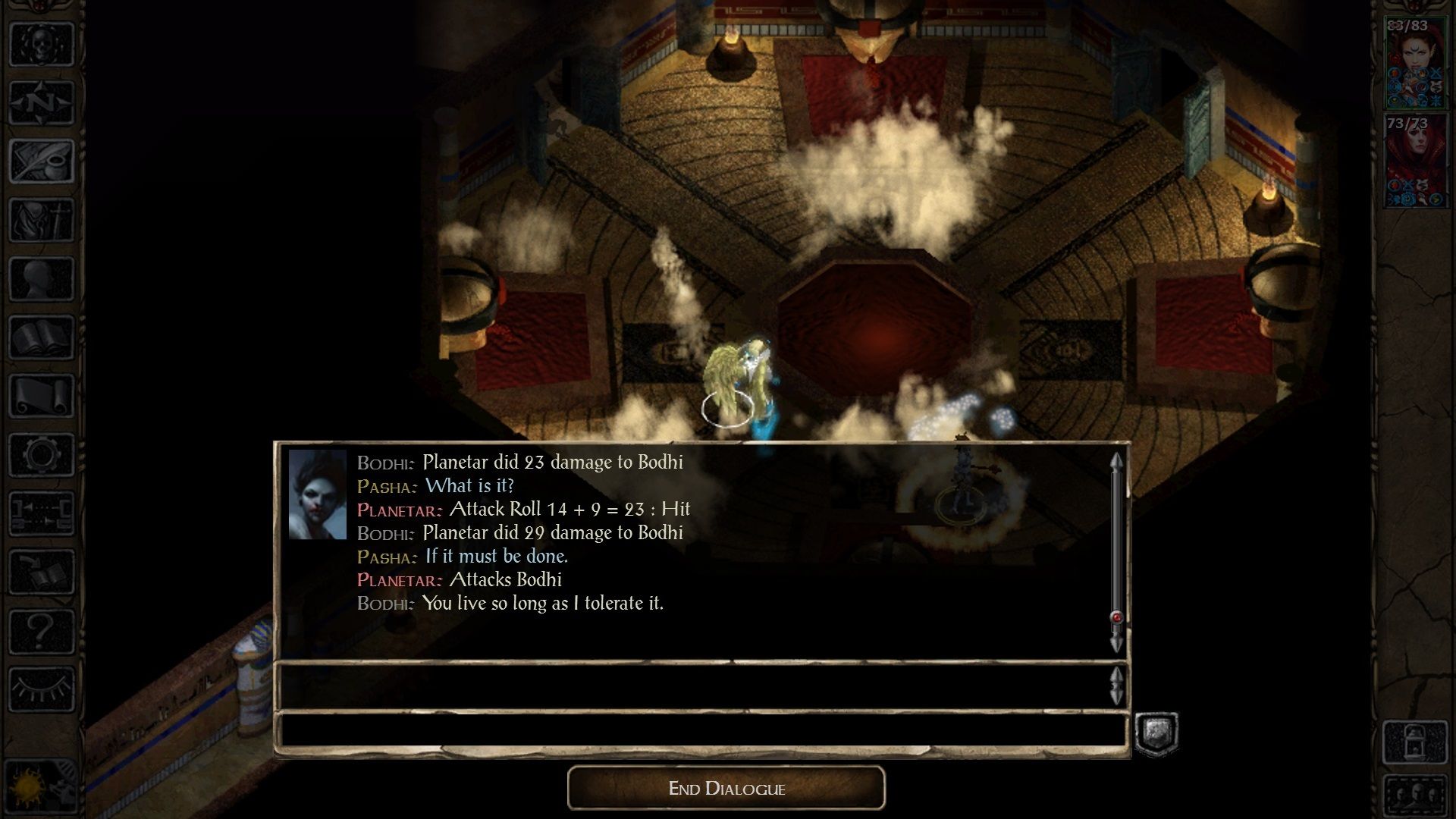The image size is (1456, 819).
Task: Click the shield button beside the text box
Action: (x=1156, y=733)
